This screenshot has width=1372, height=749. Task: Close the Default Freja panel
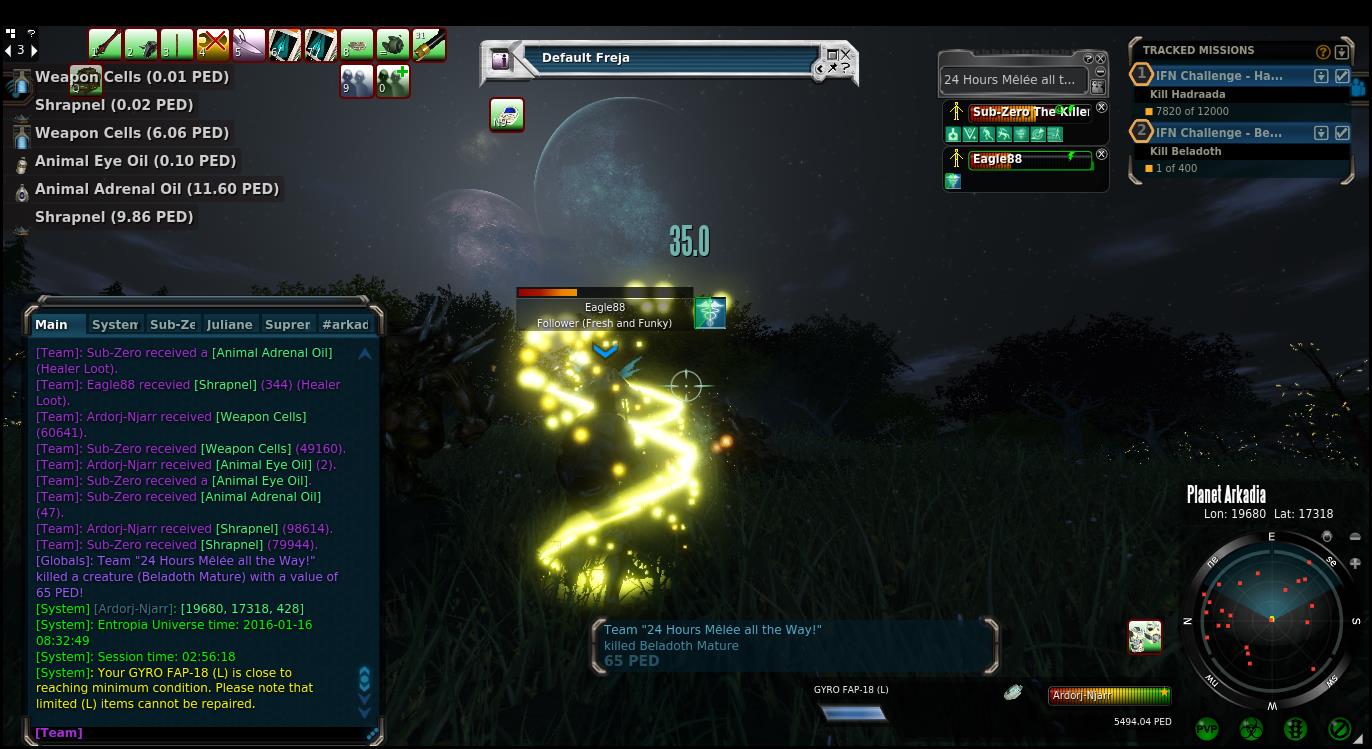846,54
